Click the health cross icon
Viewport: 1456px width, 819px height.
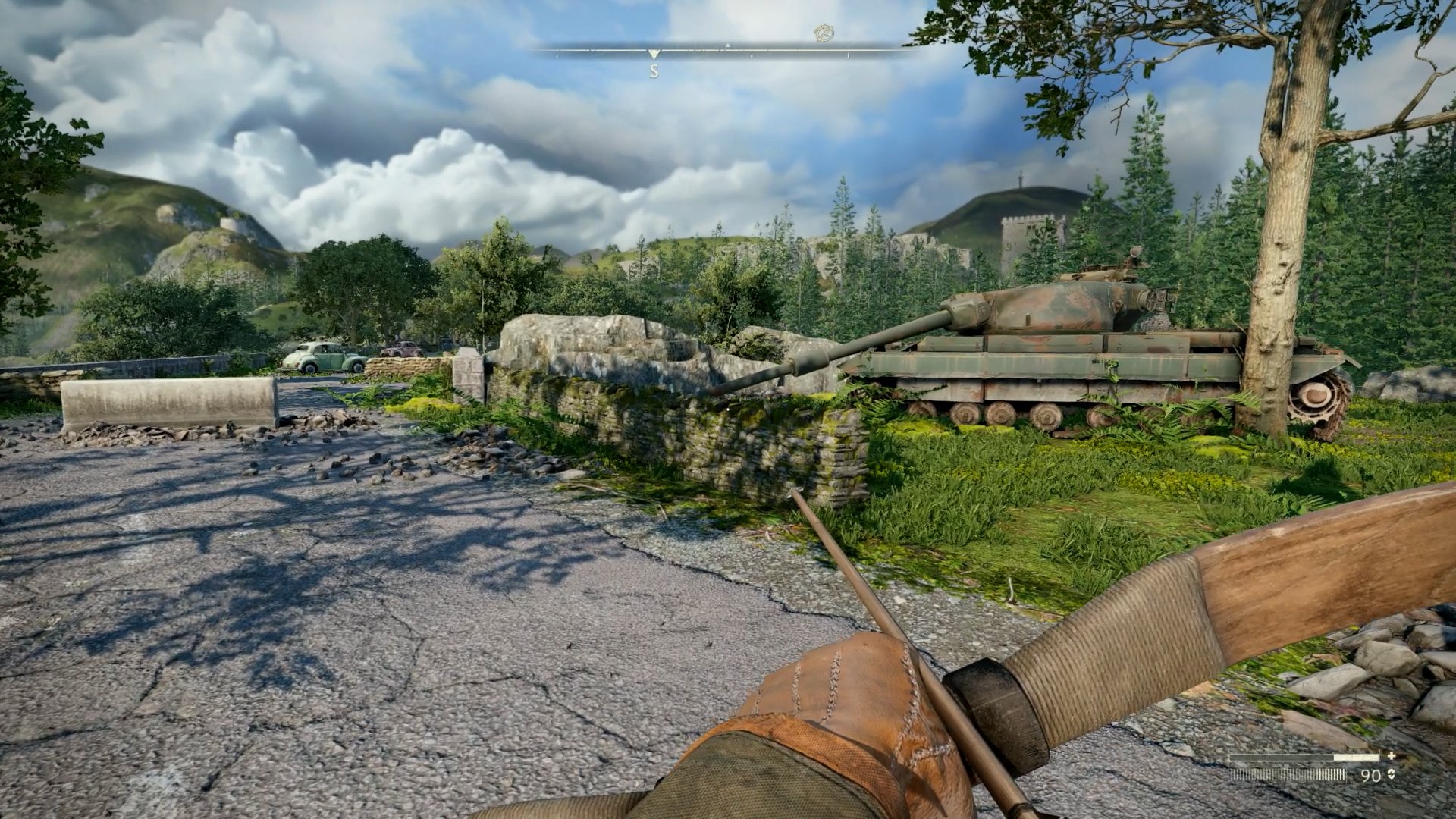tap(1391, 756)
